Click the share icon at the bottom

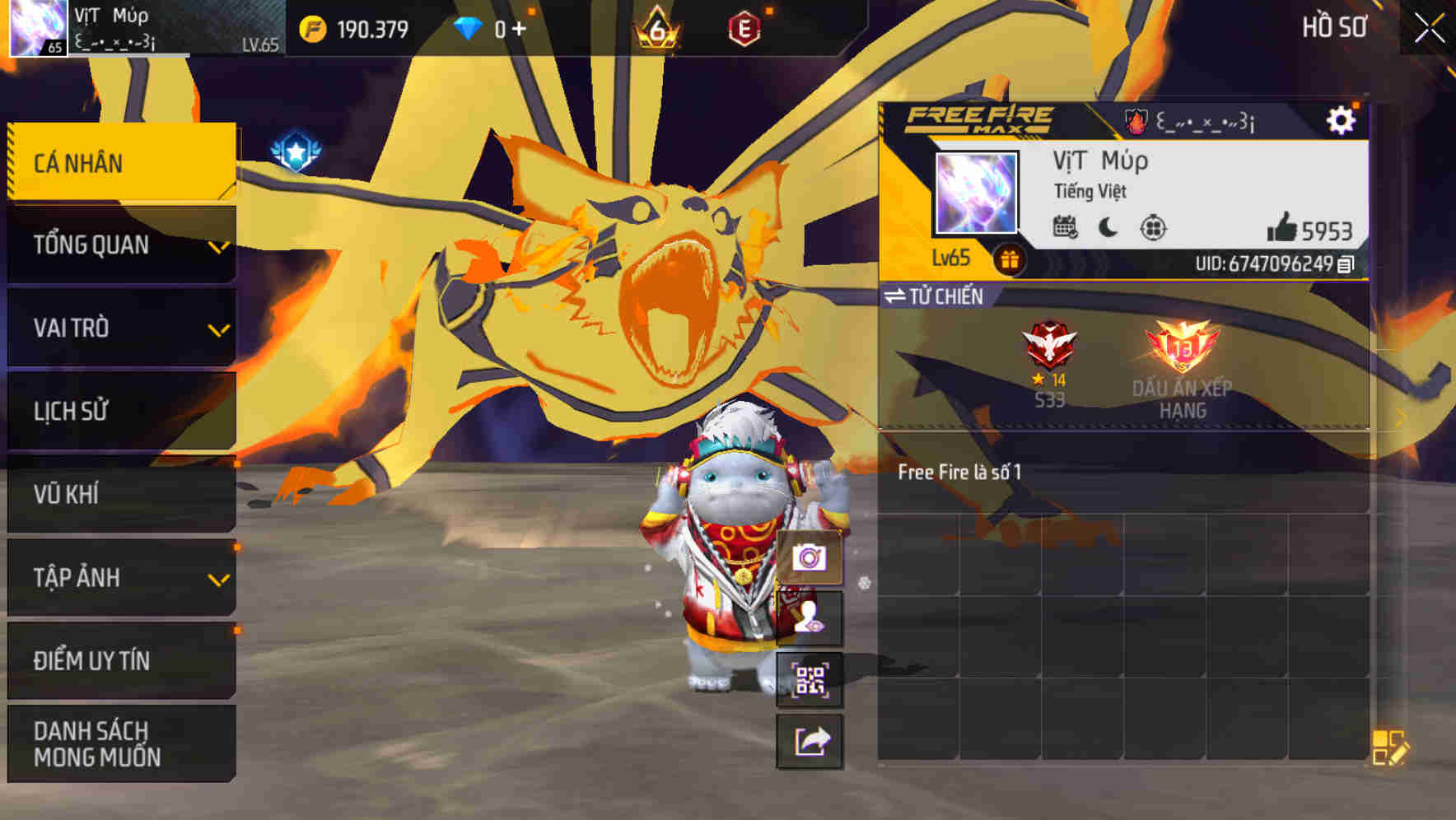[x=810, y=743]
